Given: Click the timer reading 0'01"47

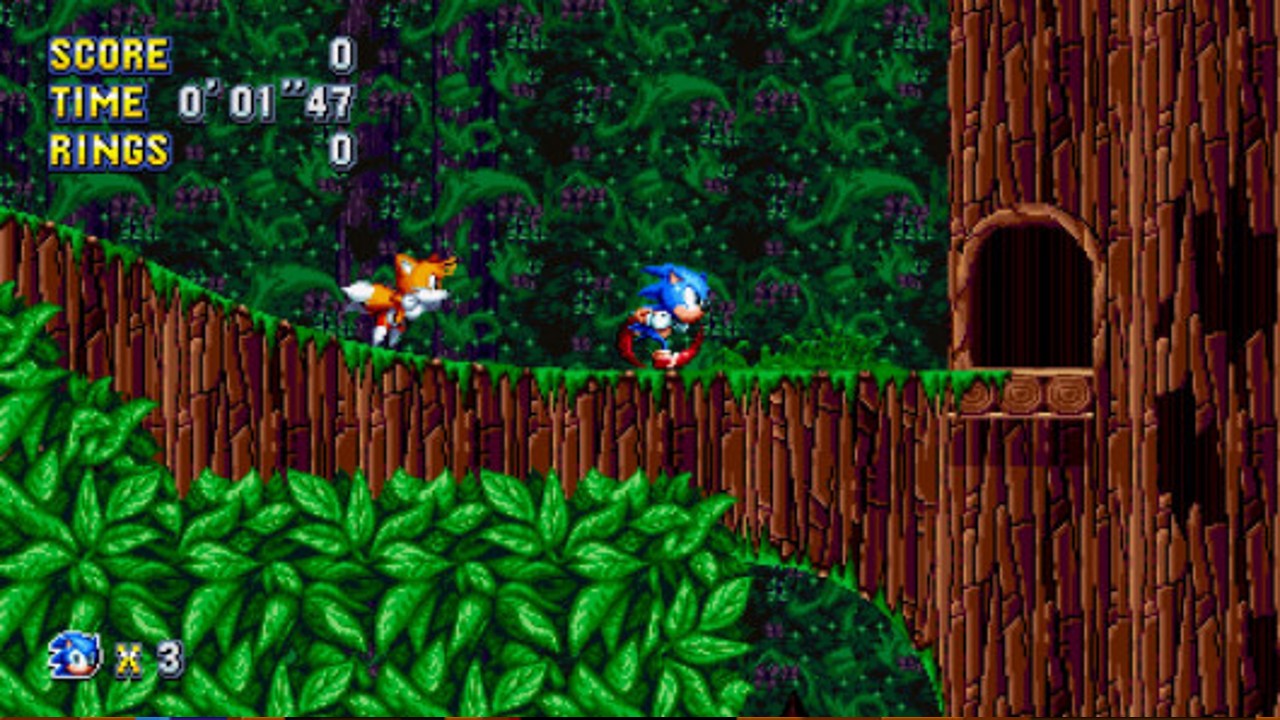Looking at the screenshot, I should click(x=265, y=103).
